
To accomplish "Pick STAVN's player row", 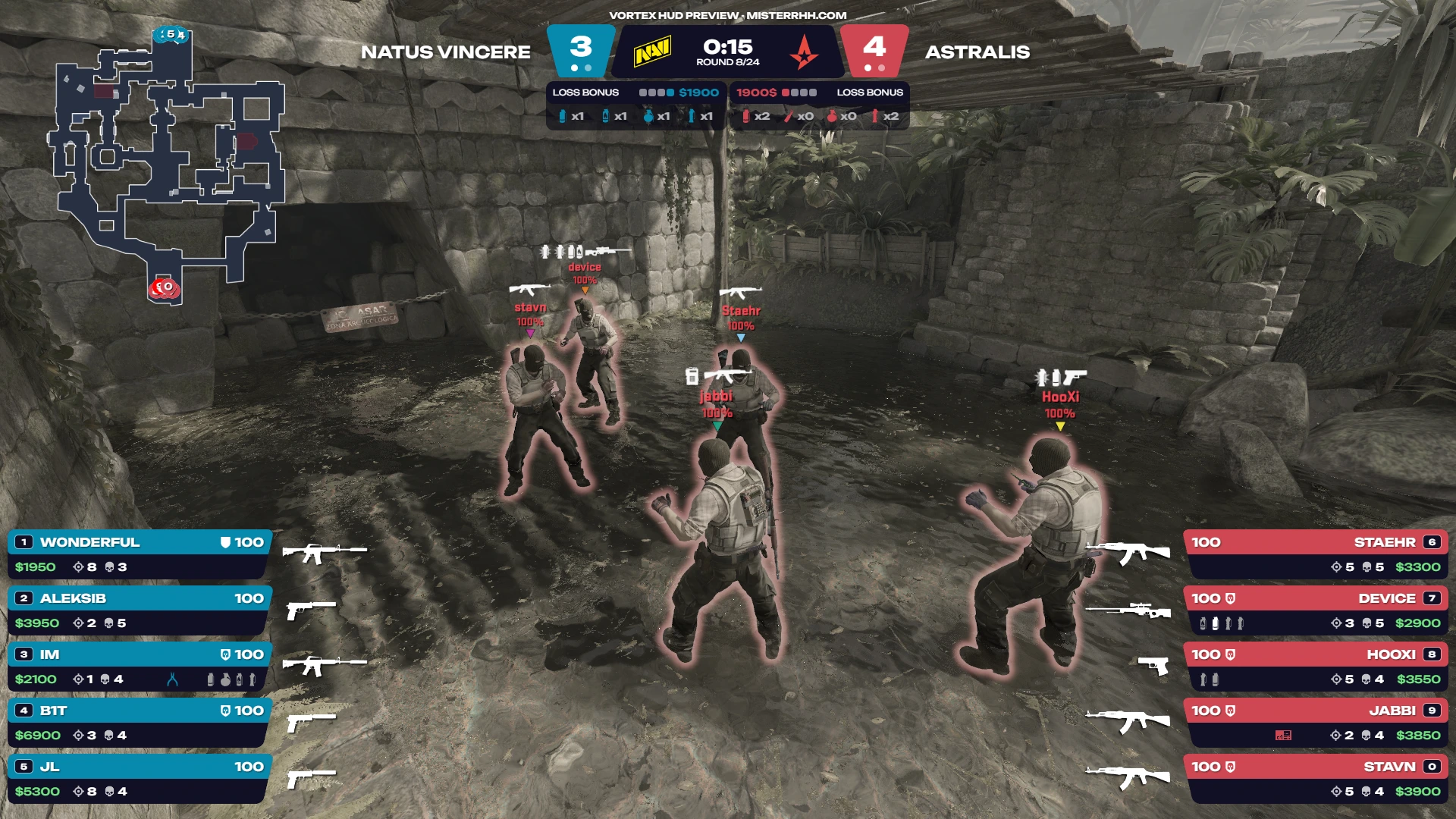I will click(x=1316, y=779).
